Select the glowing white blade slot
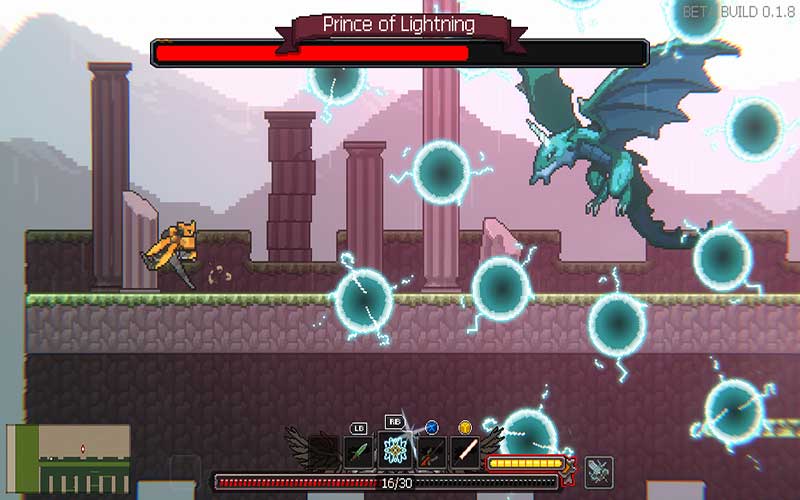 [x=465, y=452]
